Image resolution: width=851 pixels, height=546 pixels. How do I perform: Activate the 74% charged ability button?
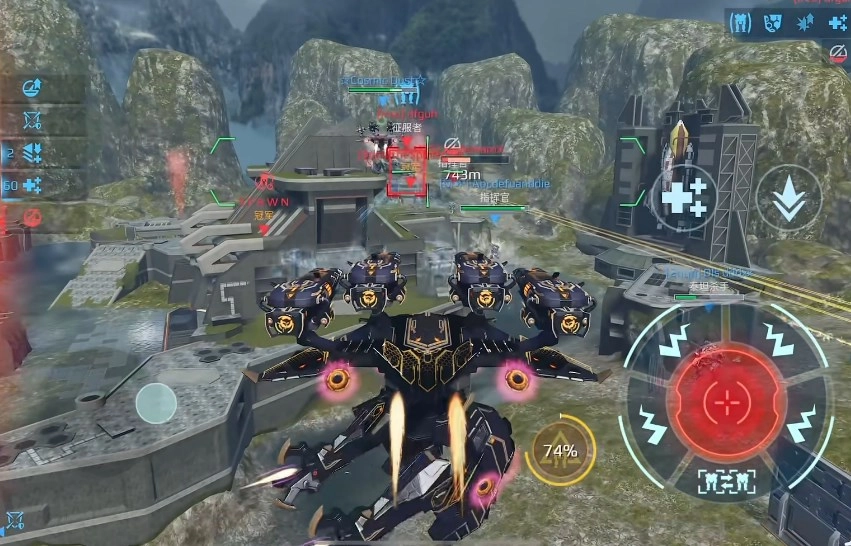tap(560, 450)
